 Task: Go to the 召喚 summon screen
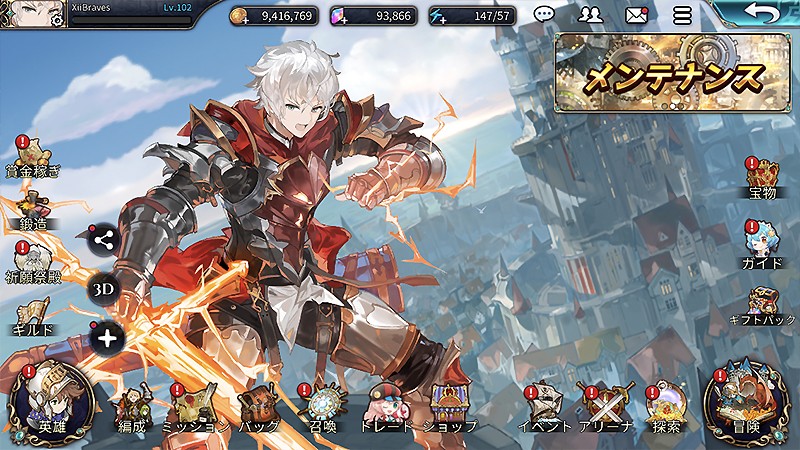(x=324, y=408)
